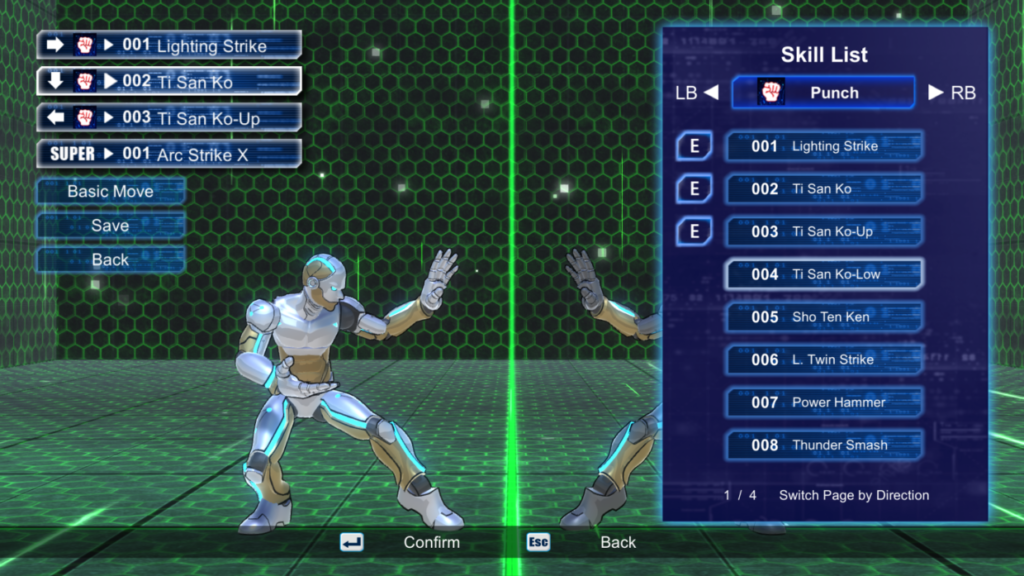Viewport: 1024px width, 576px height.
Task: Select the down-arrow slot with Ti San Ko
Action: (169, 81)
